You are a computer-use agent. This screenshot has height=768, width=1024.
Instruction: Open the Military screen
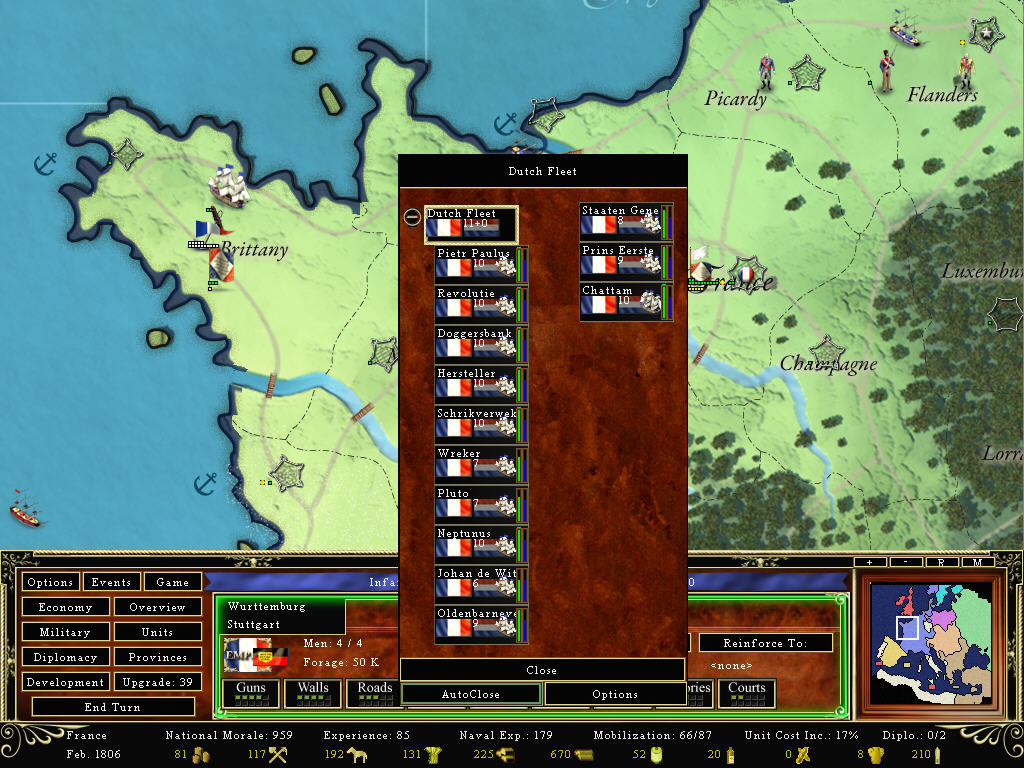(x=65, y=632)
